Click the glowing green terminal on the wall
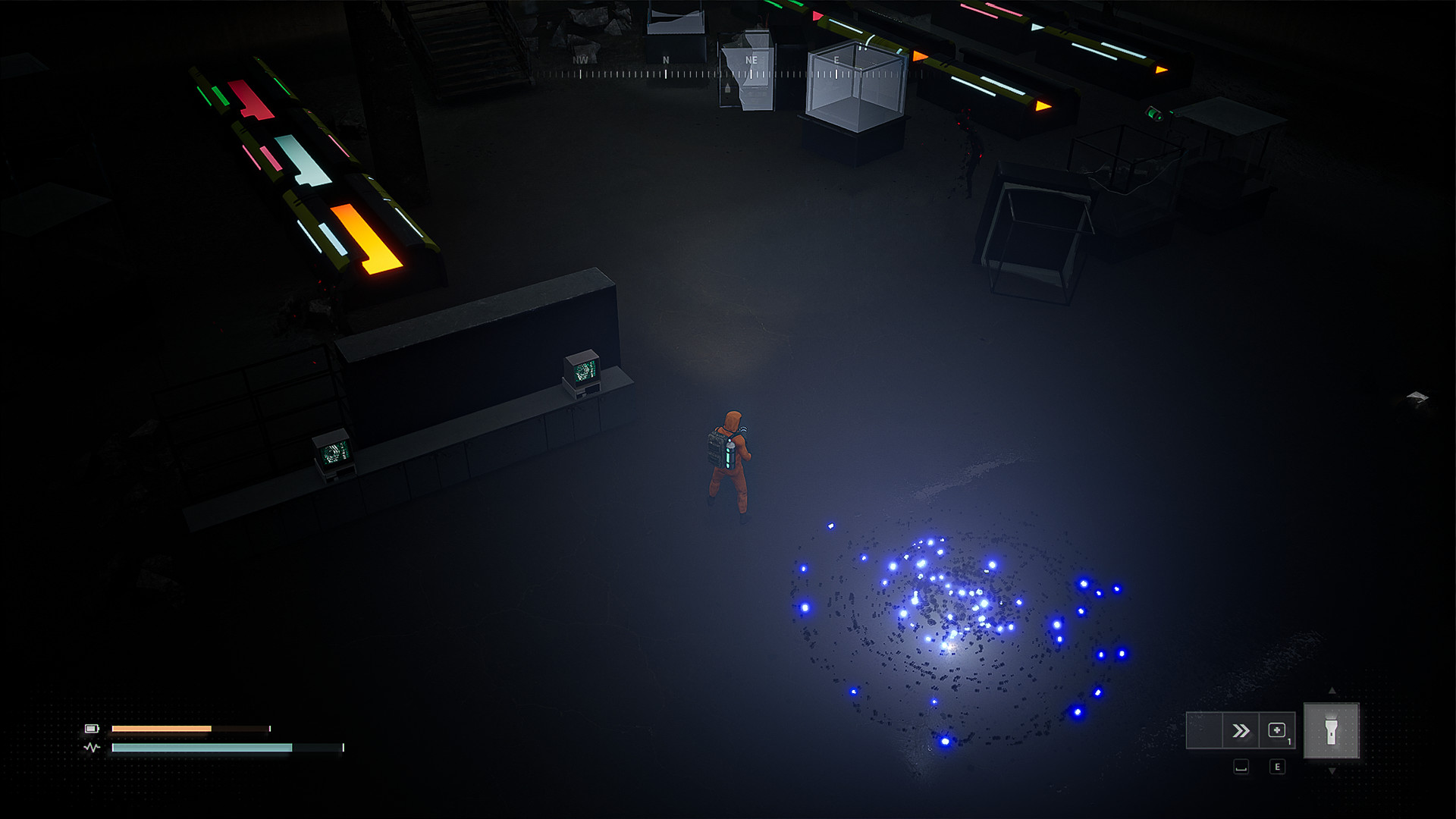This screenshot has width=1456, height=819. [582, 373]
